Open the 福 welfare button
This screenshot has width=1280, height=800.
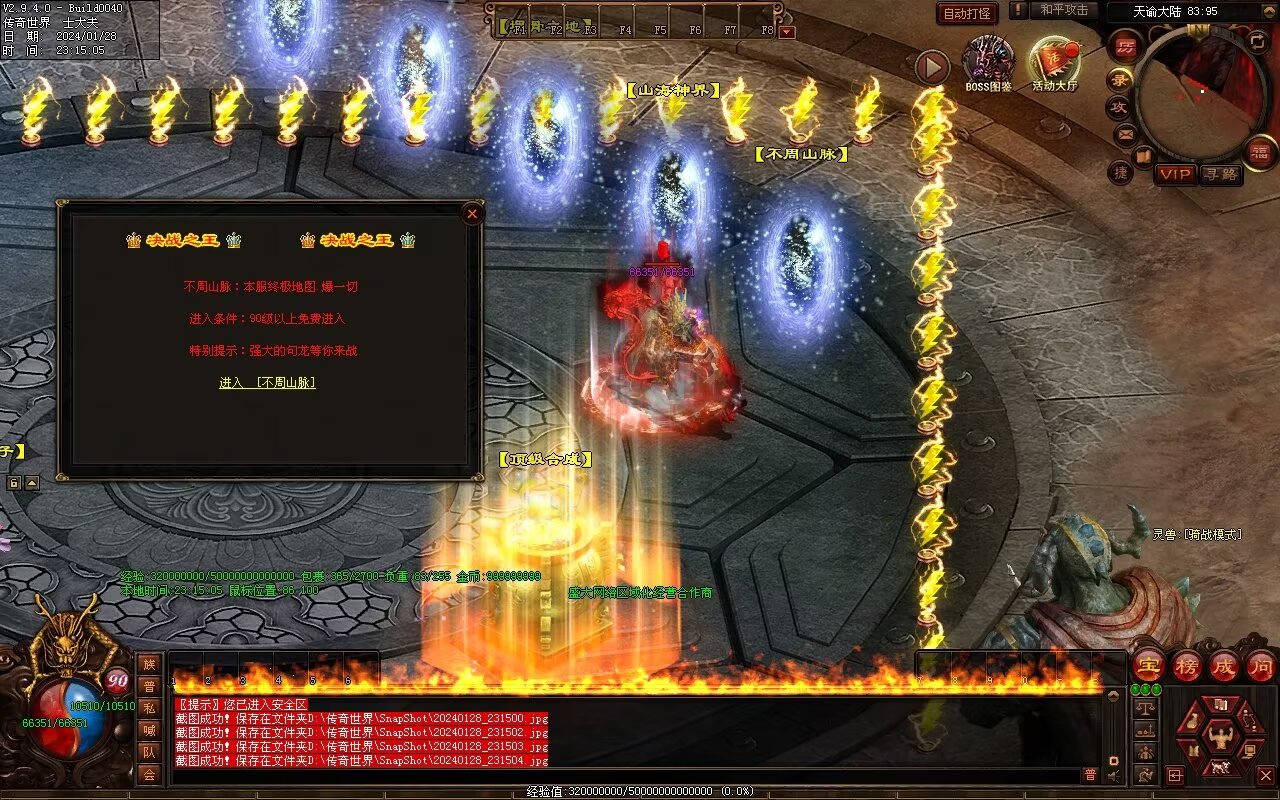coord(1258,151)
